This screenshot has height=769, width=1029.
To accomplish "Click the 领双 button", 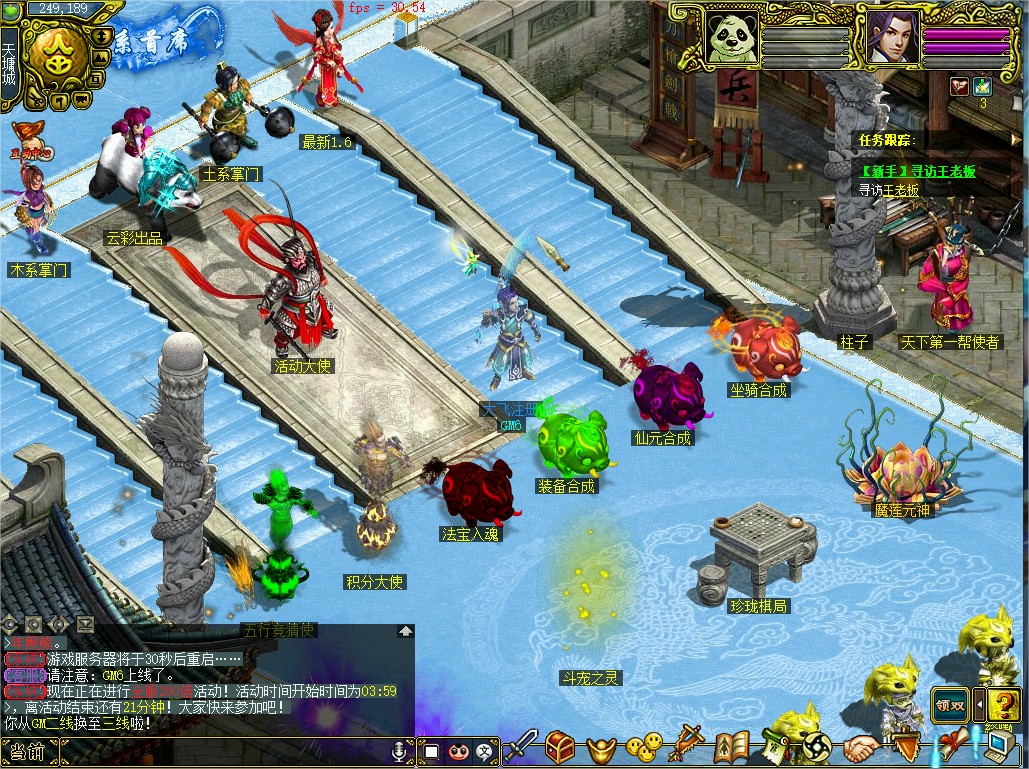I will pyautogui.click(x=949, y=703).
